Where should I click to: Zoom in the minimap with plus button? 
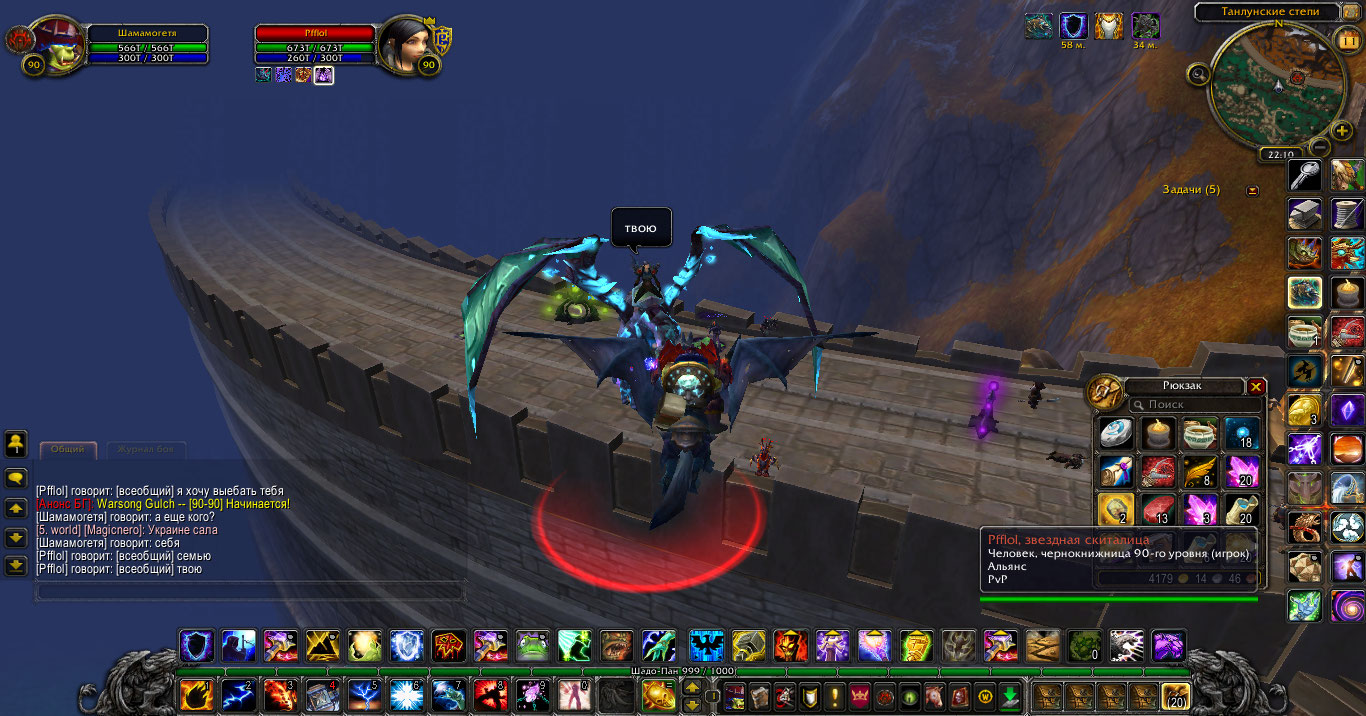pos(1342,131)
